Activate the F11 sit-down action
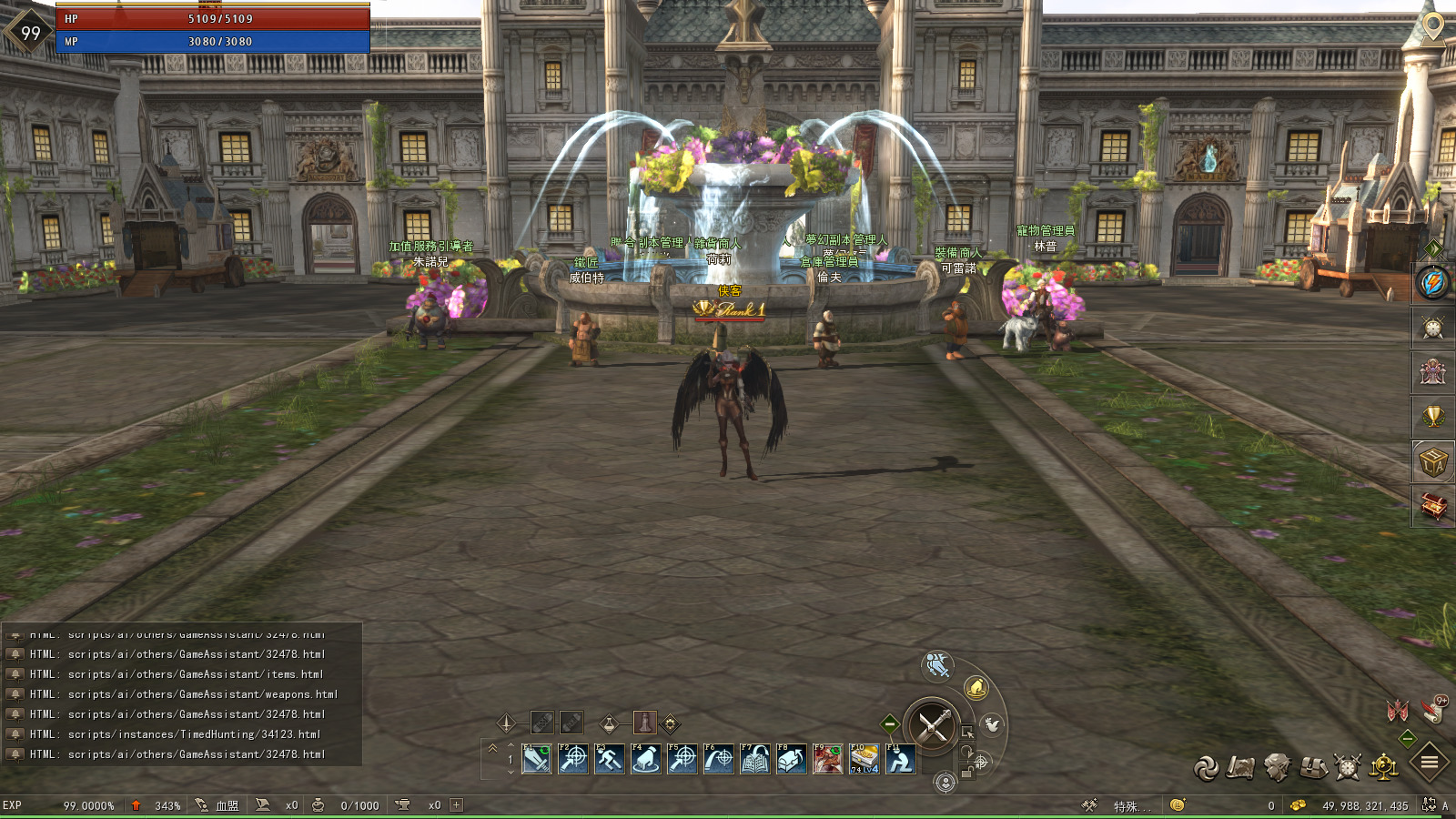The image size is (1456, 819). [x=900, y=759]
